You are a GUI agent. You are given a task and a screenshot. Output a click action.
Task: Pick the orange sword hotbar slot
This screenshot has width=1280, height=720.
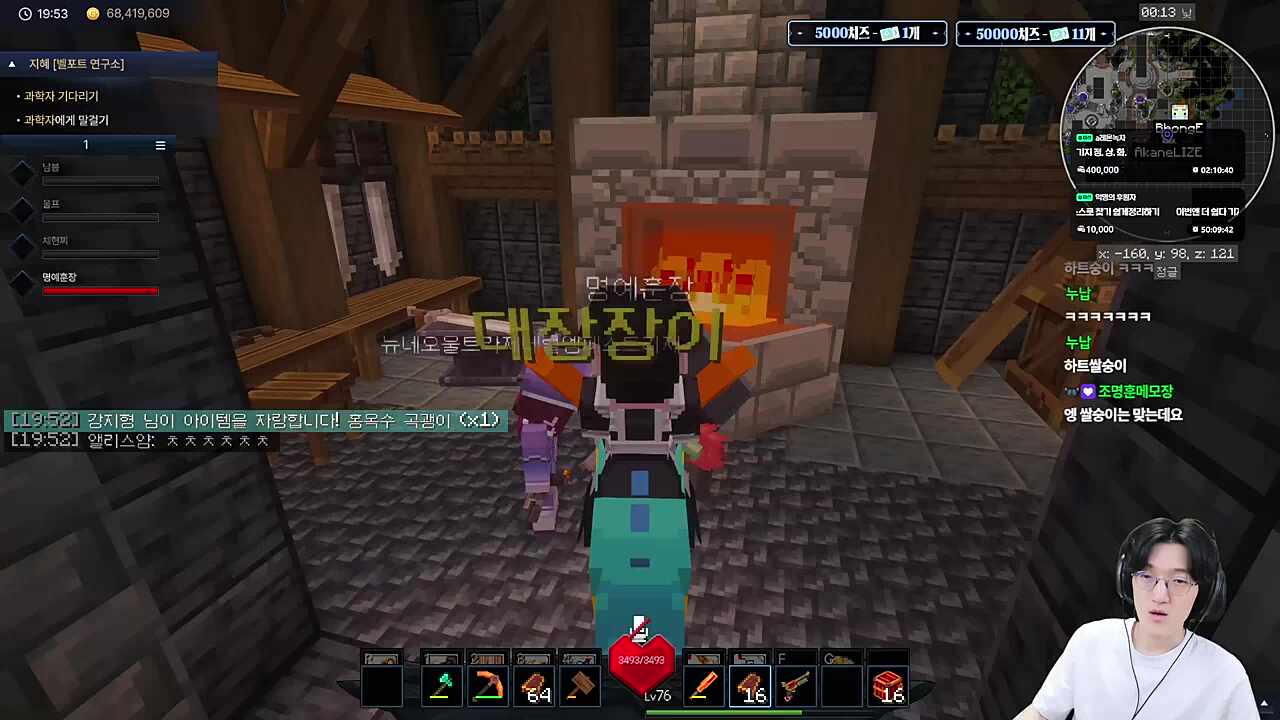(x=703, y=687)
